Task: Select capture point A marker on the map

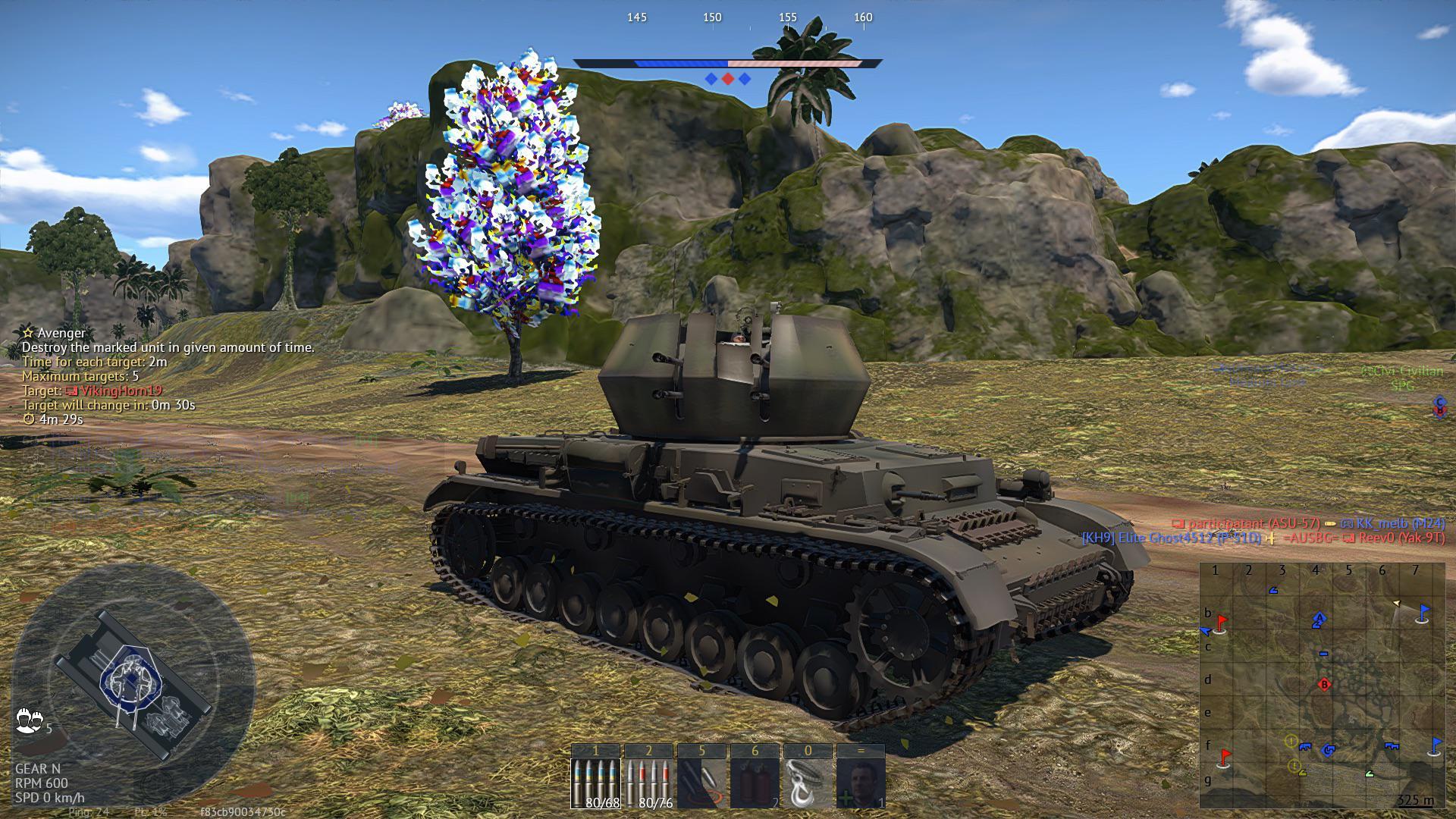Action: [1319, 618]
